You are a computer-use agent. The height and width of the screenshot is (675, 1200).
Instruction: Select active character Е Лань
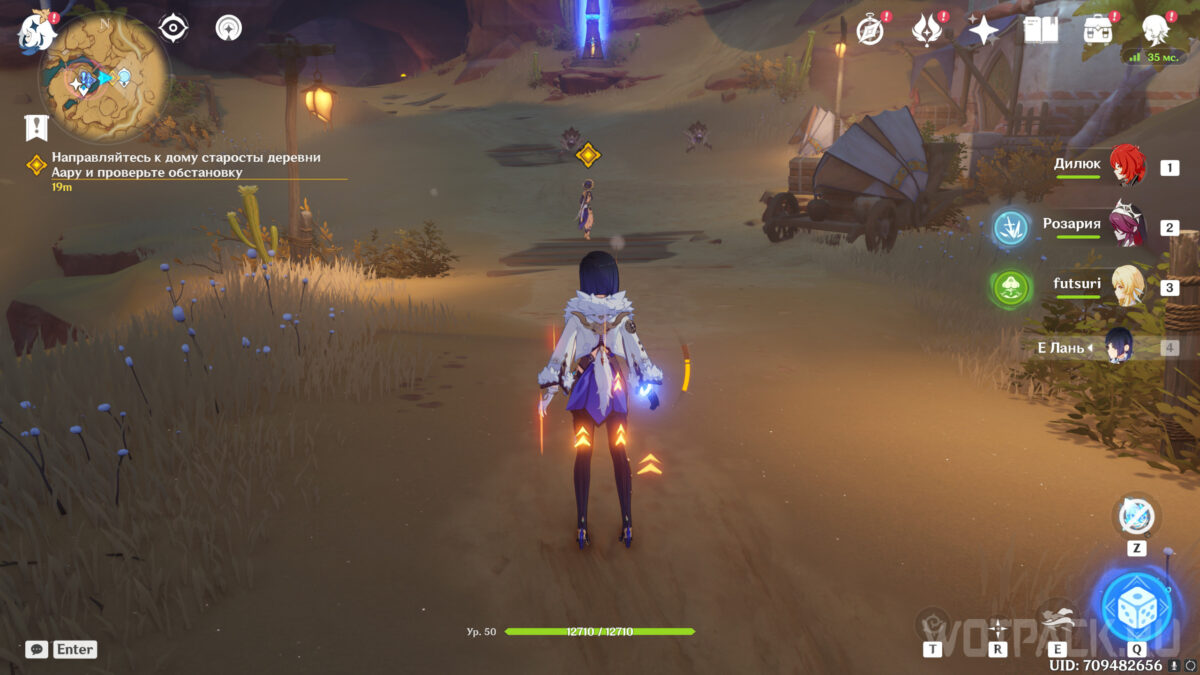pos(1118,347)
